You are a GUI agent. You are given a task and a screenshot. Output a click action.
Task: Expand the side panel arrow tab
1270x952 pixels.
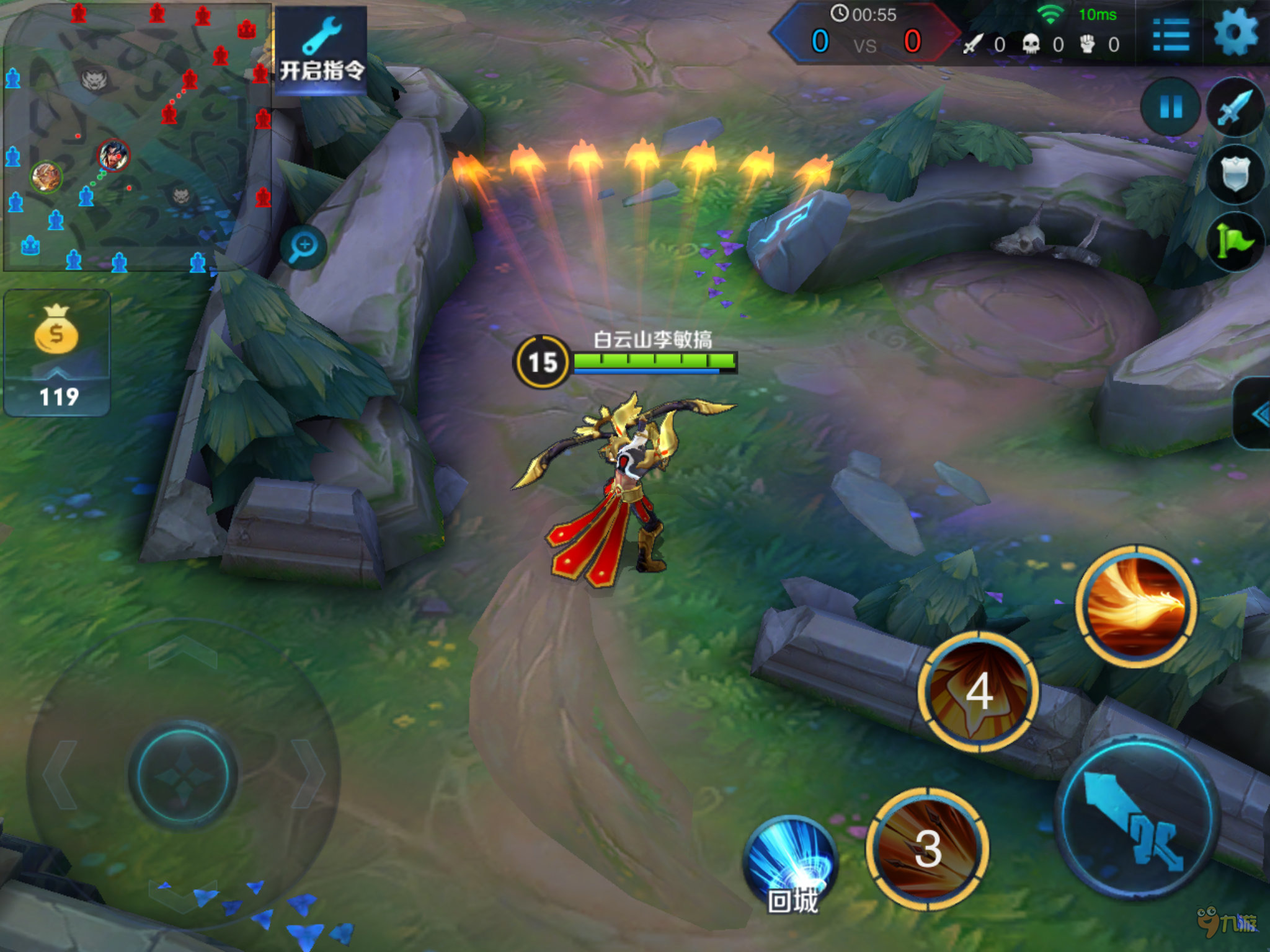pyautogui.click(x=1256, y=414)
